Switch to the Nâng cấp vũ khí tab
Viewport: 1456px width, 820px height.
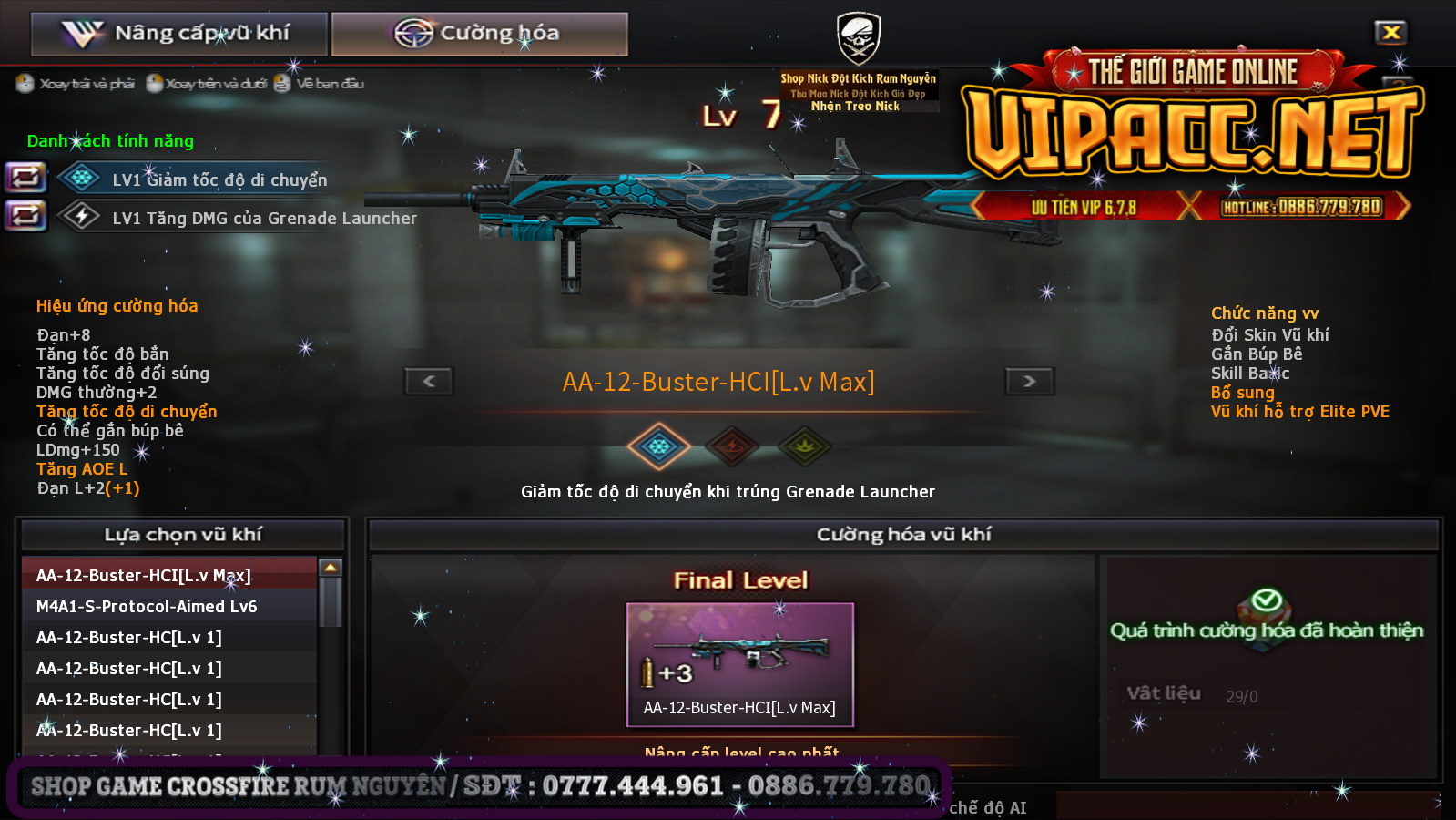(178, 34)
